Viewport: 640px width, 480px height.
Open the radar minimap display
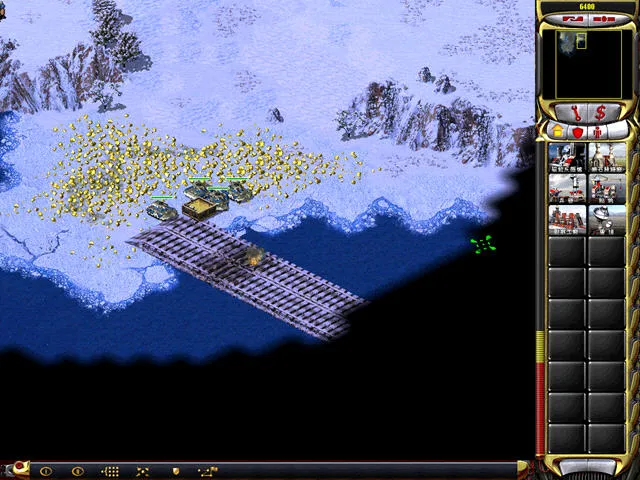point(587,64)
